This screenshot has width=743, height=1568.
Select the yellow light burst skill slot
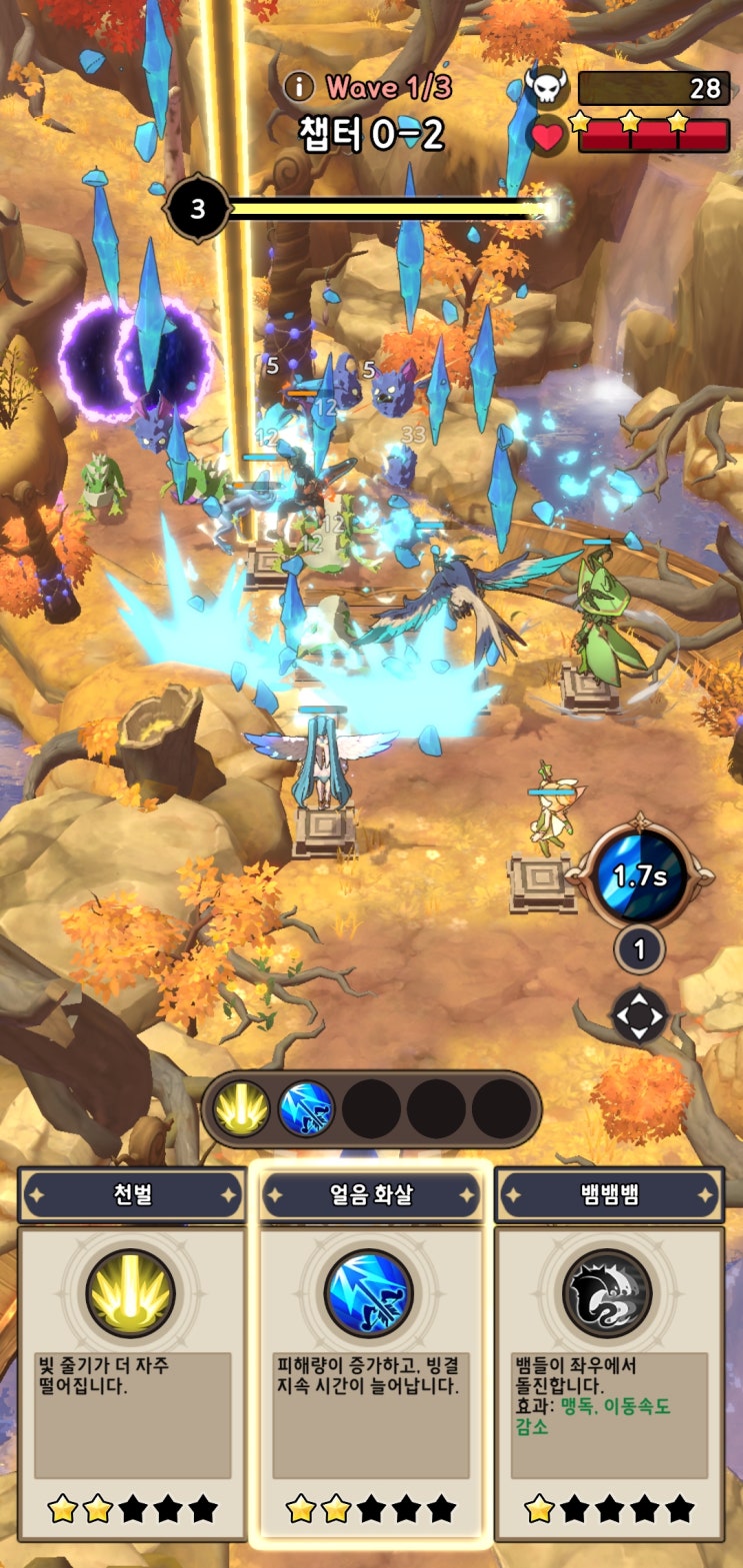[x=241, y=1109]
